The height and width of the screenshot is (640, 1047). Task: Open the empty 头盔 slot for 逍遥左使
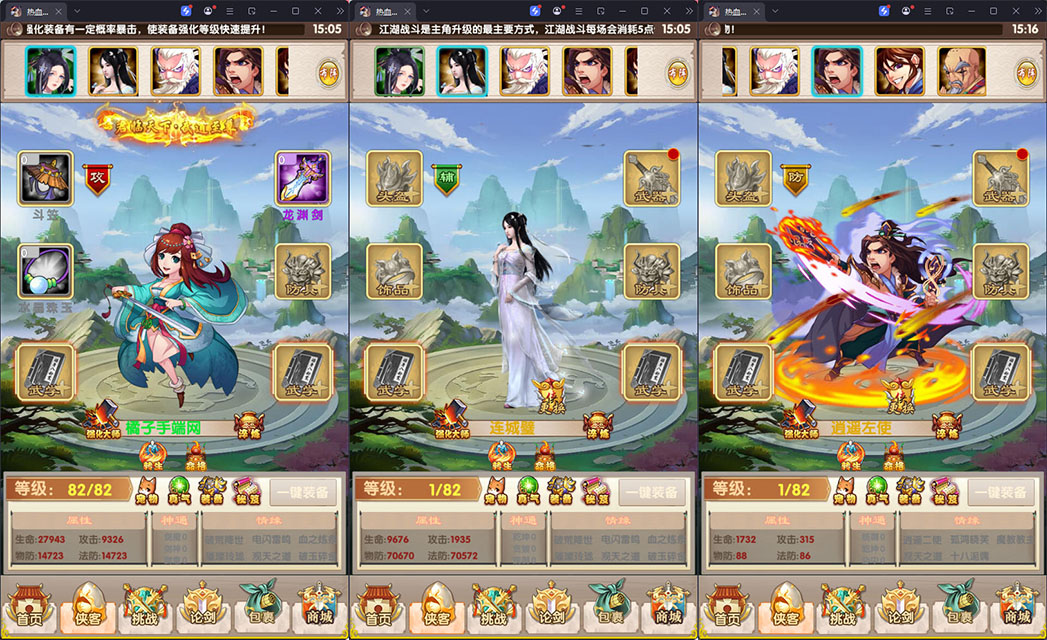pyautogui.click(x=742, y=179)
